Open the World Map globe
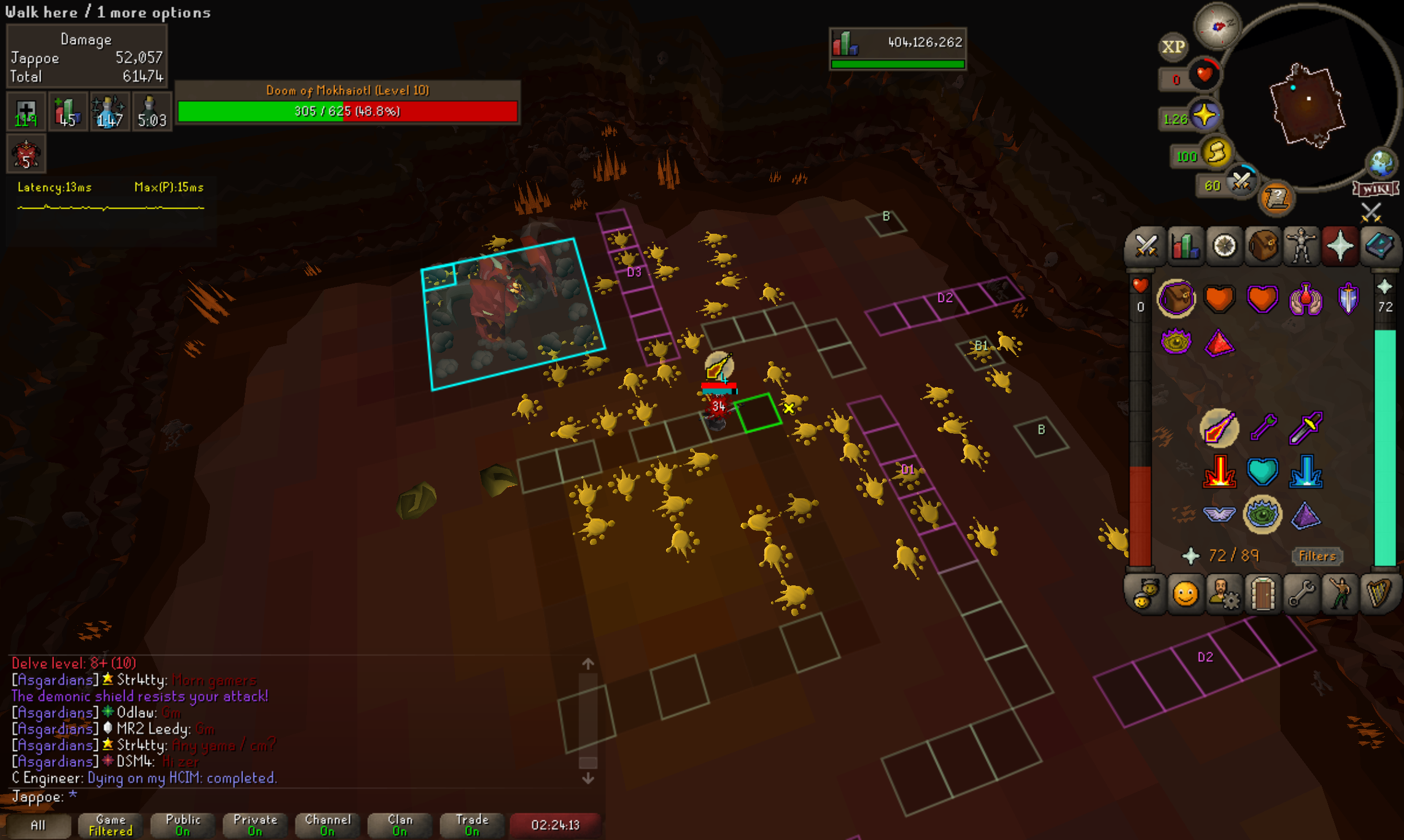 click(1381, 163)
